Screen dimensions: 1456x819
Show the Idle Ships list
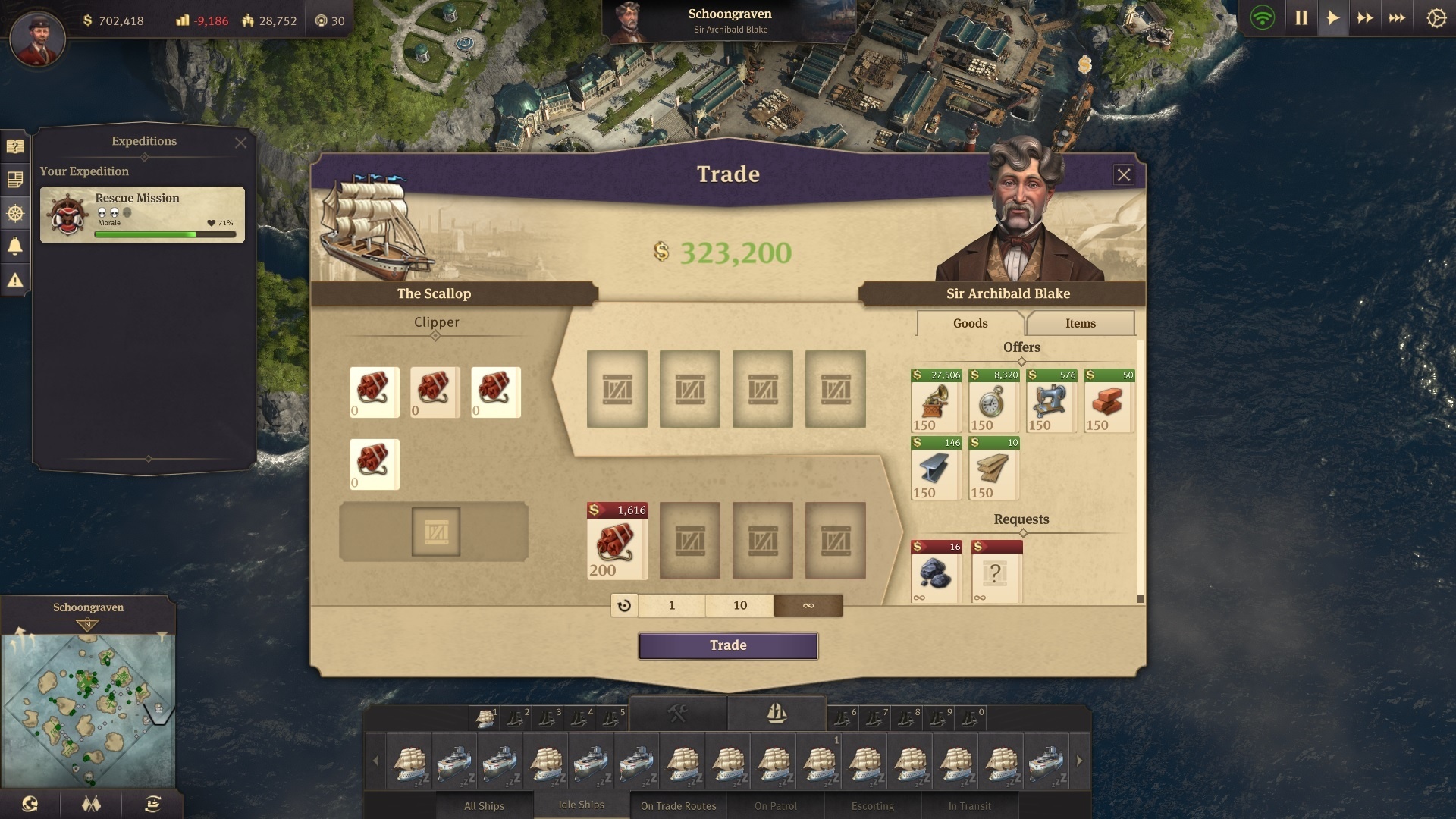581,805
